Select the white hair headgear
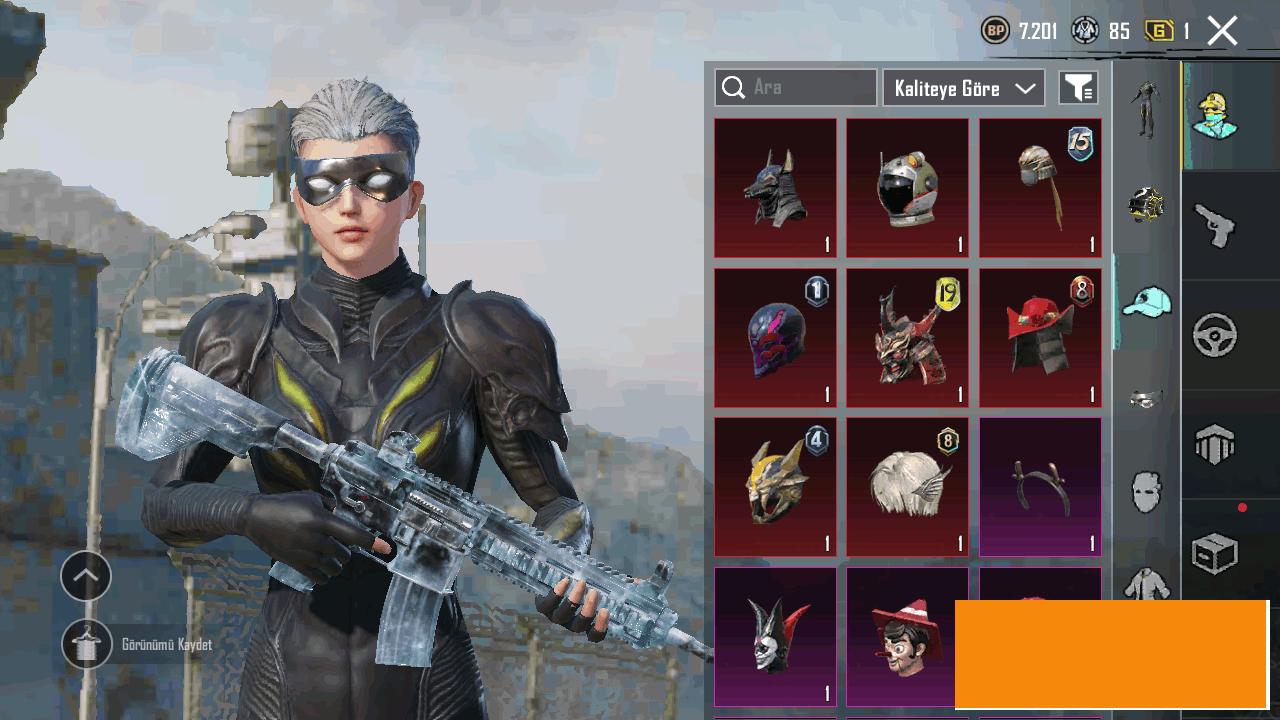Viewport: 1280px width, 720px height. coord(907,487)
